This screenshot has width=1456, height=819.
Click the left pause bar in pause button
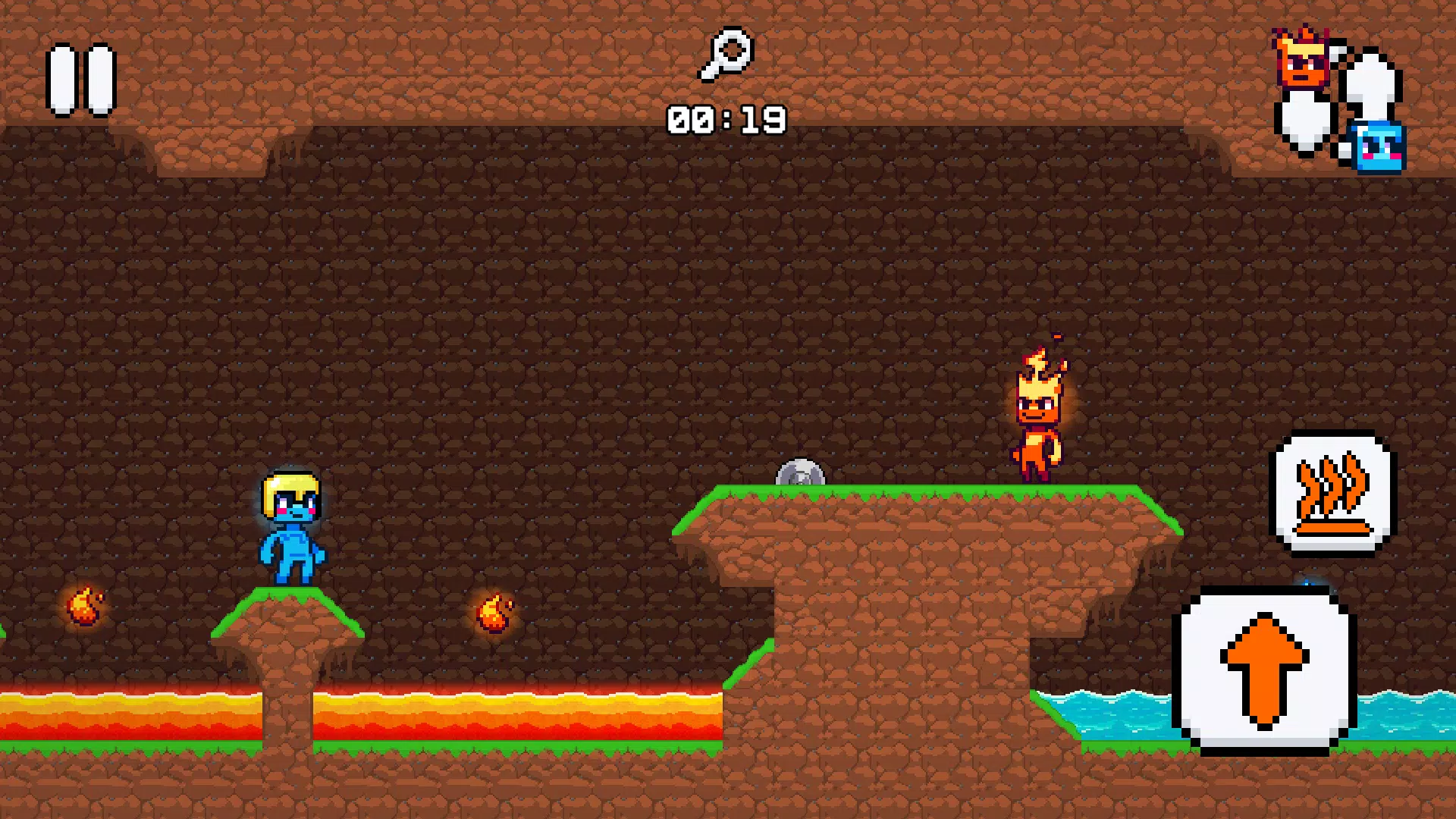click(x=63, y=80)
